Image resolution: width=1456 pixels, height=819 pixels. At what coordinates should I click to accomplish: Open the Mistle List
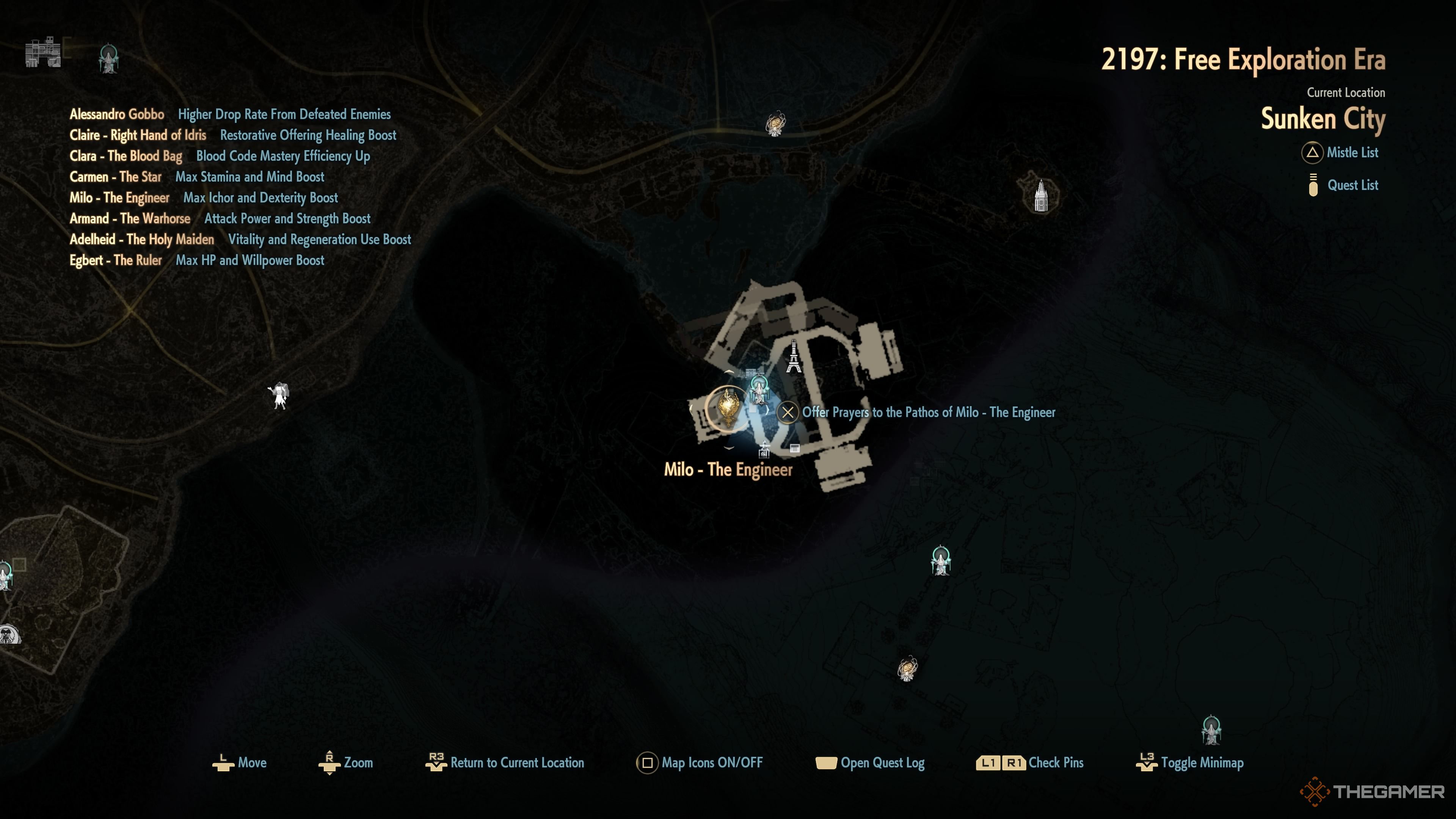1351,152
